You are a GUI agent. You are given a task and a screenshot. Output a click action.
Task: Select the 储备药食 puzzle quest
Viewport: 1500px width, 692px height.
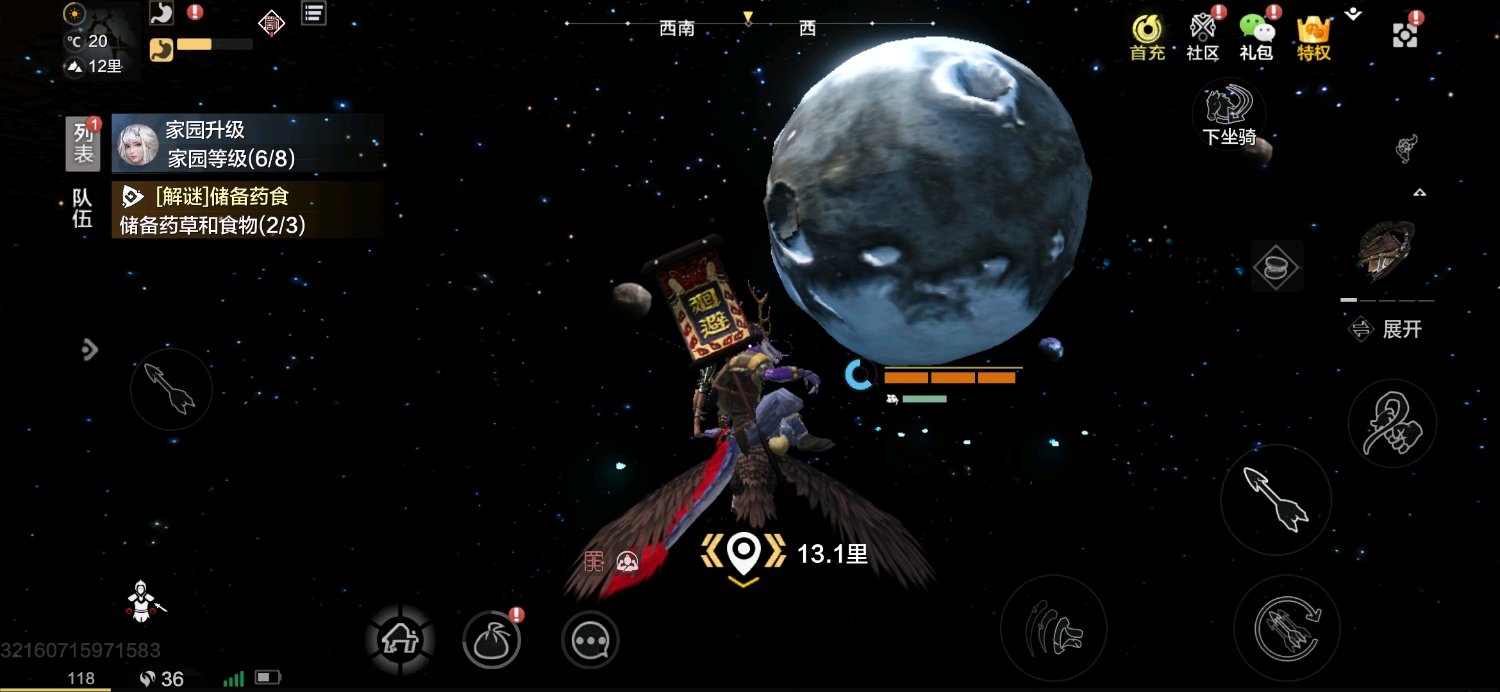247,210
